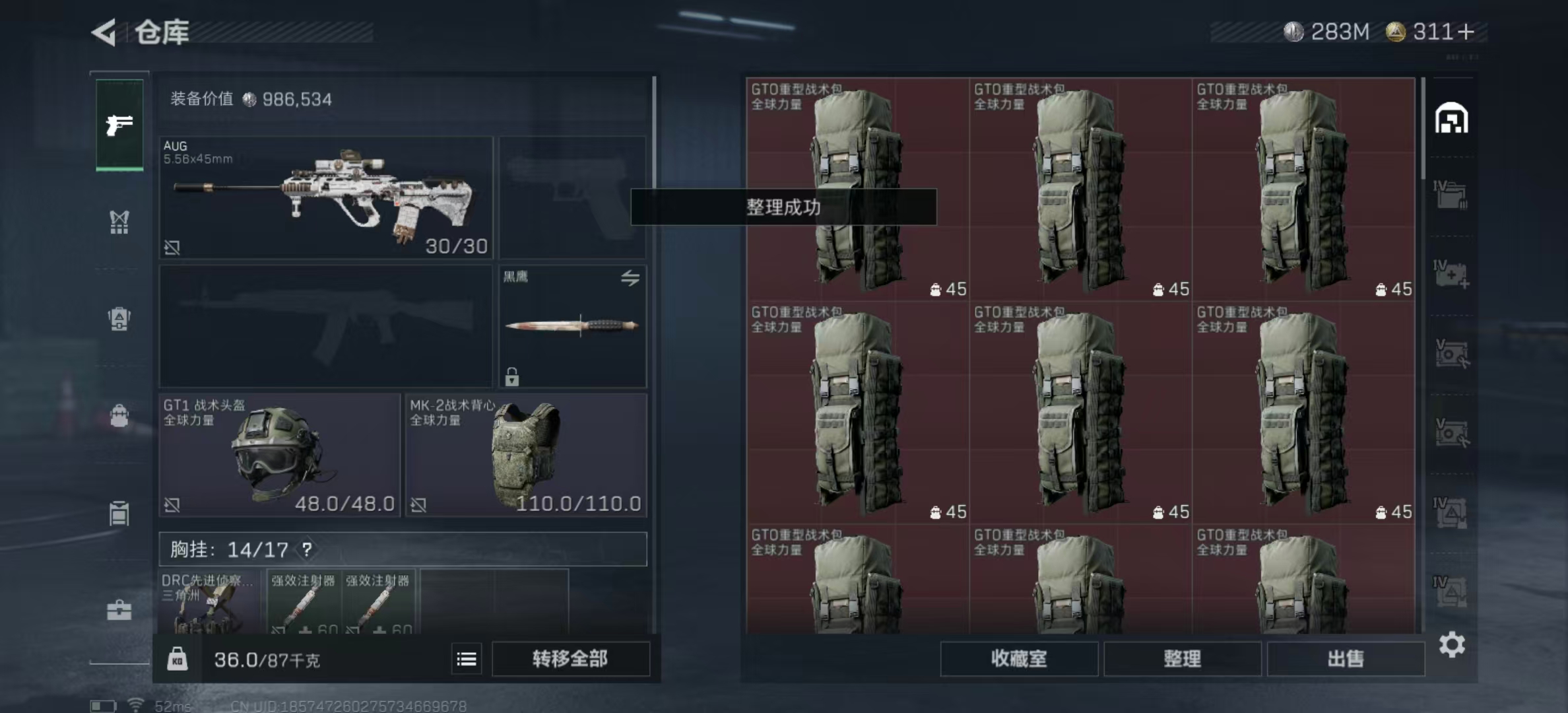This screenshot has width=1568, height=713.
Task: Click the 出售 sell button
Action: coord(1345,659)
